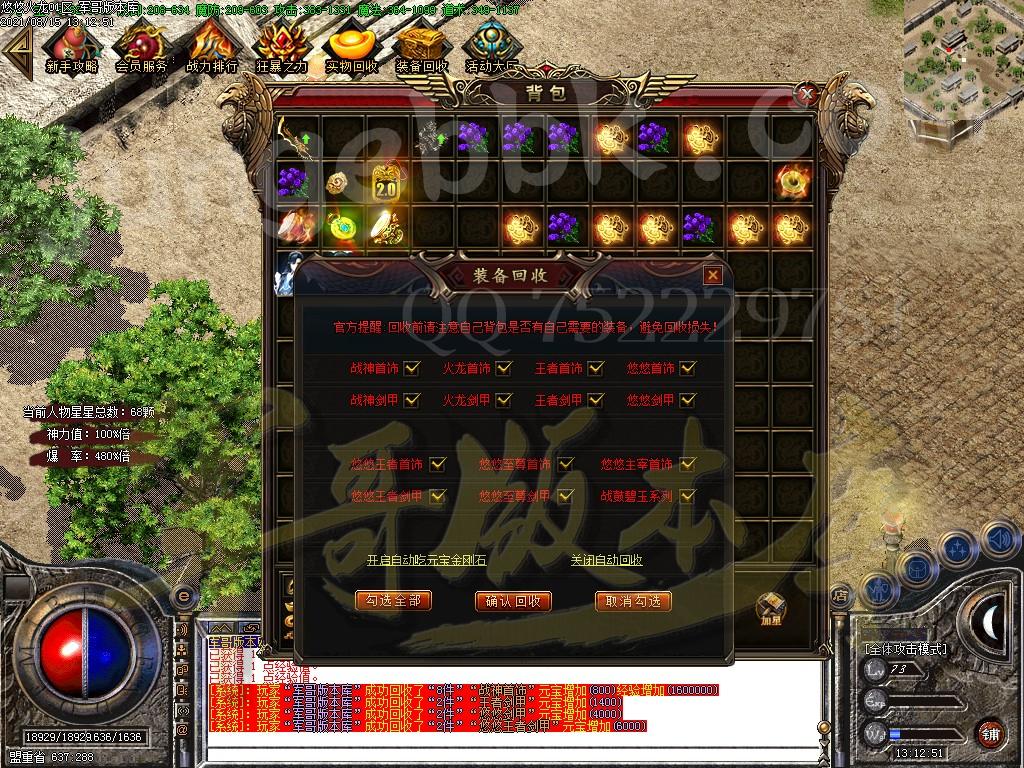This screenshot has height=768, width=1024.
Task: Uncheck the 火龙剑甲 recycle option
Action: (503, 400)
